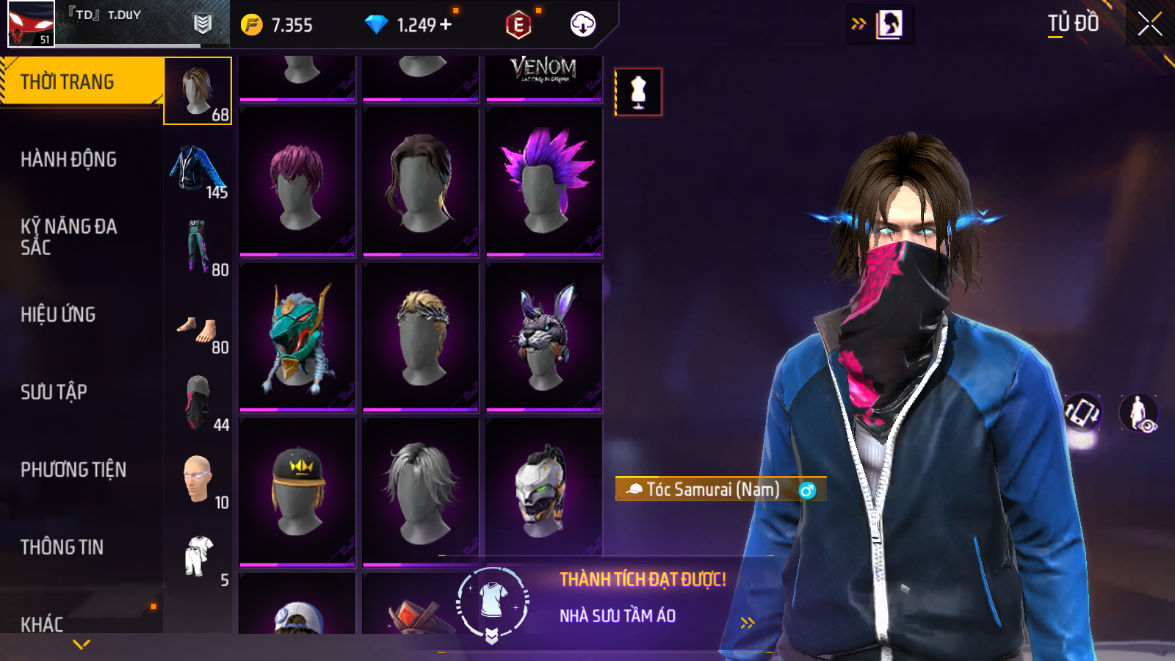Switch to the Hành Động tab
This screenshot has width=1175, height=661.
(x=68, y=159)
